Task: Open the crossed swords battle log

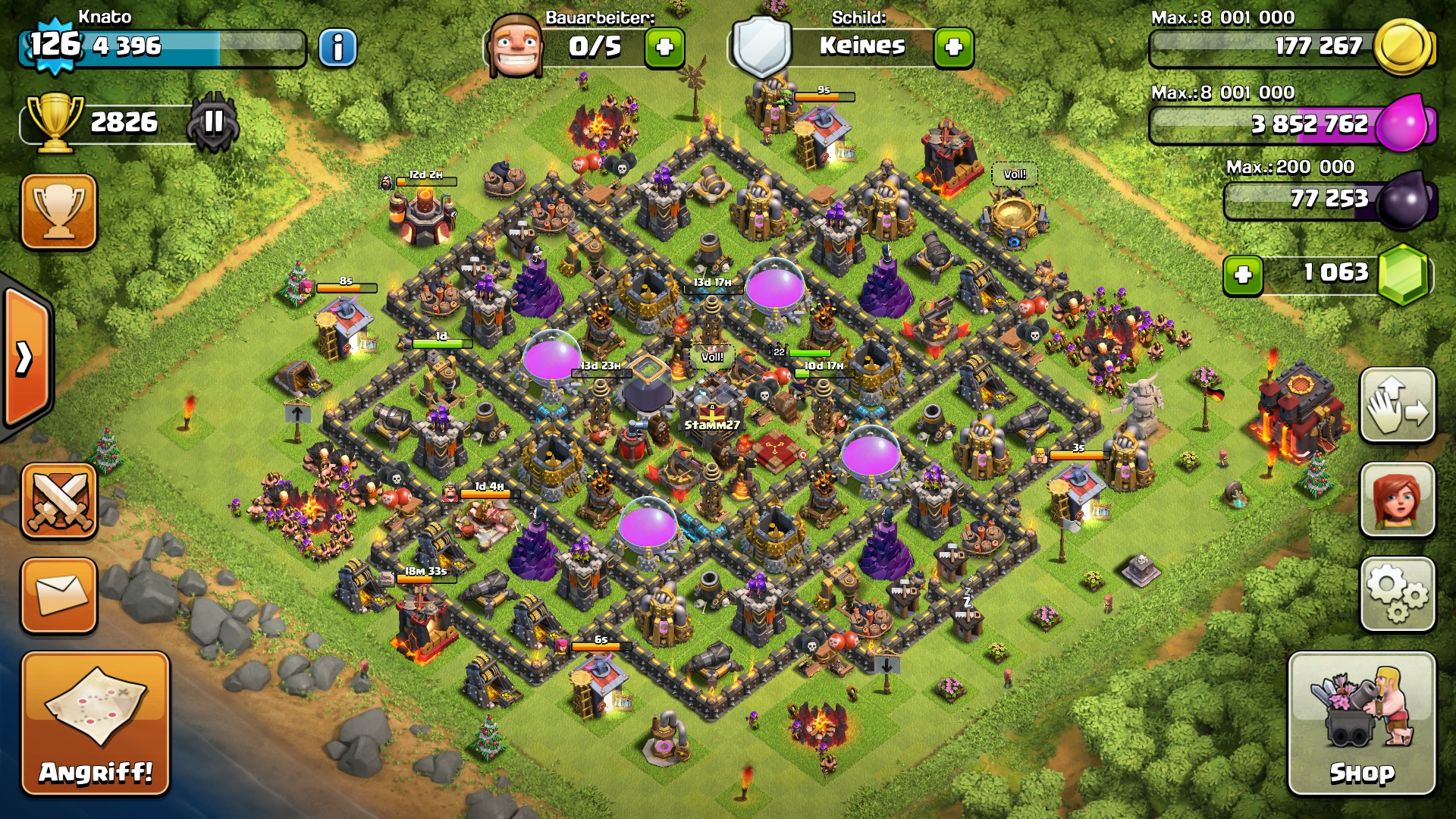Action: tap(59, 501)
